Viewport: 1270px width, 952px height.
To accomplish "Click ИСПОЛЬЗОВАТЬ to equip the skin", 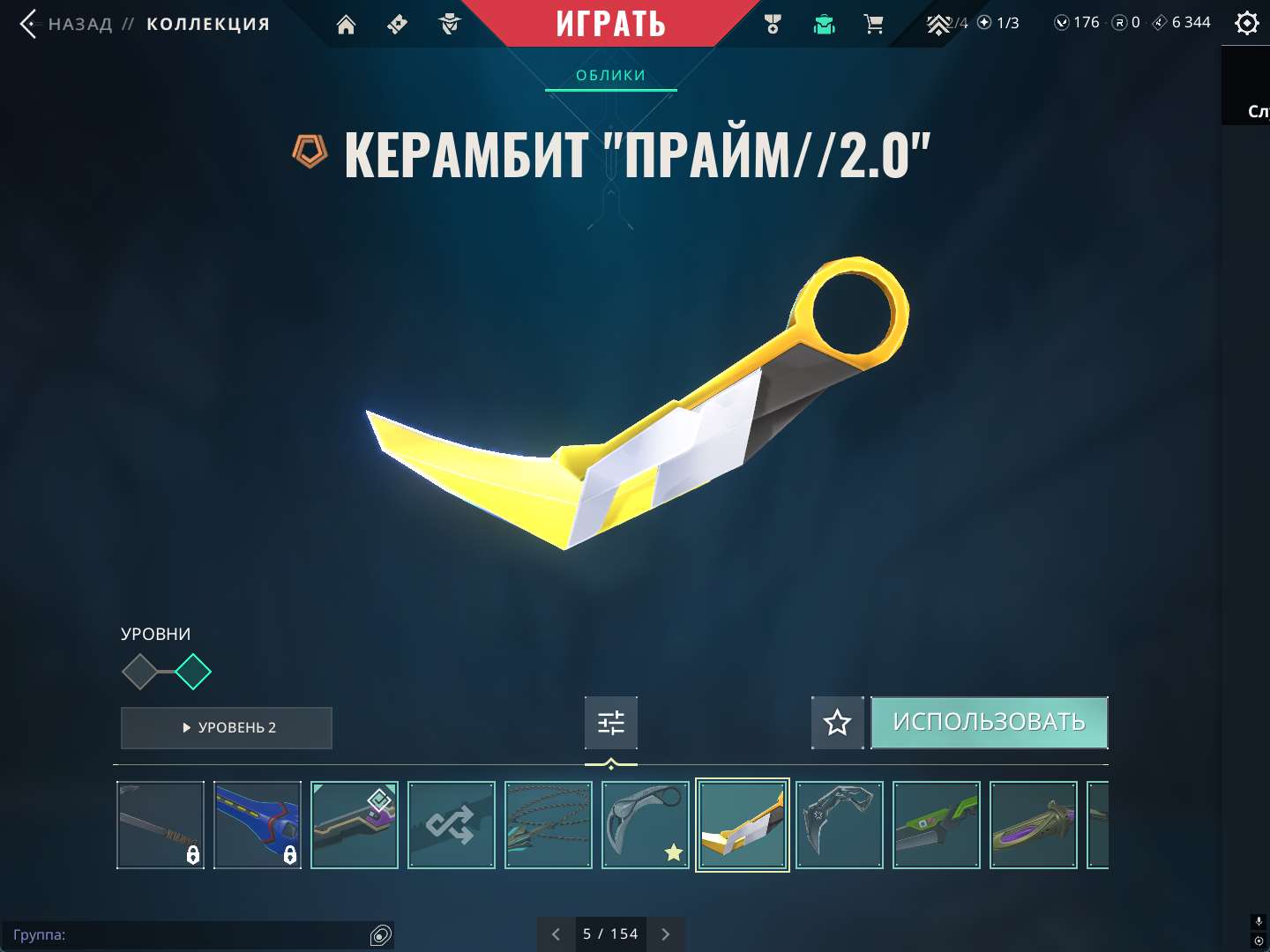I will point(989,722).
